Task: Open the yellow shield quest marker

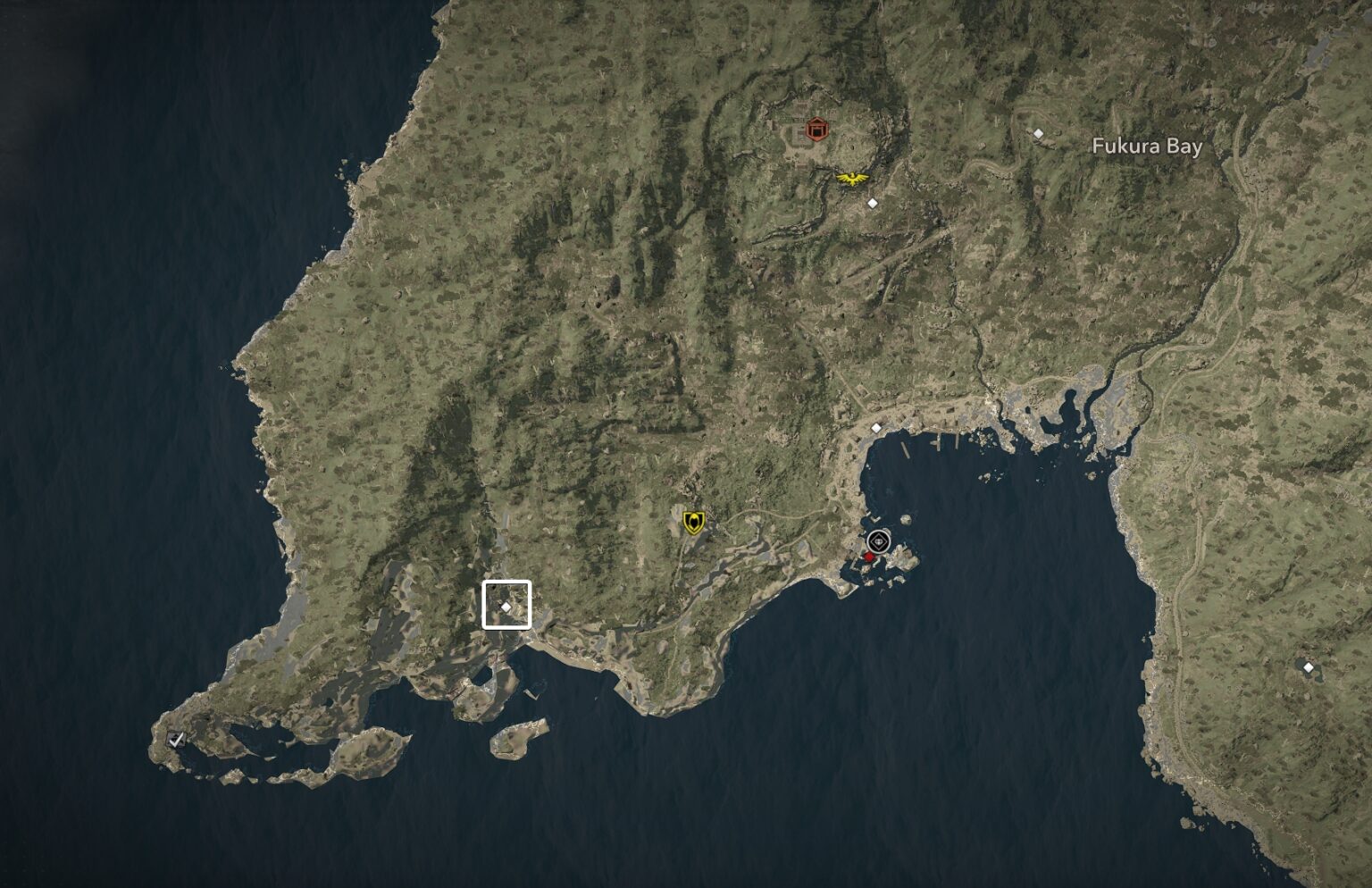Action: tap(692, 521)
